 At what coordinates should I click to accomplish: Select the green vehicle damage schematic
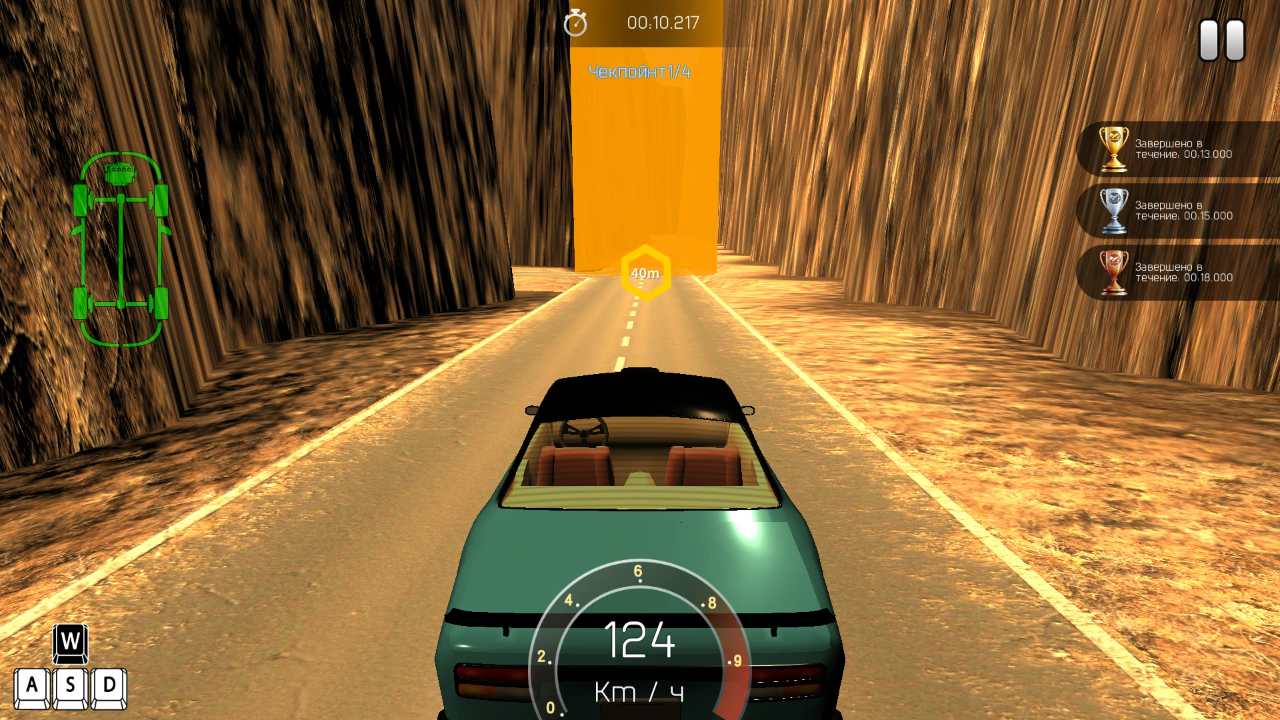(x=120, y=250)
